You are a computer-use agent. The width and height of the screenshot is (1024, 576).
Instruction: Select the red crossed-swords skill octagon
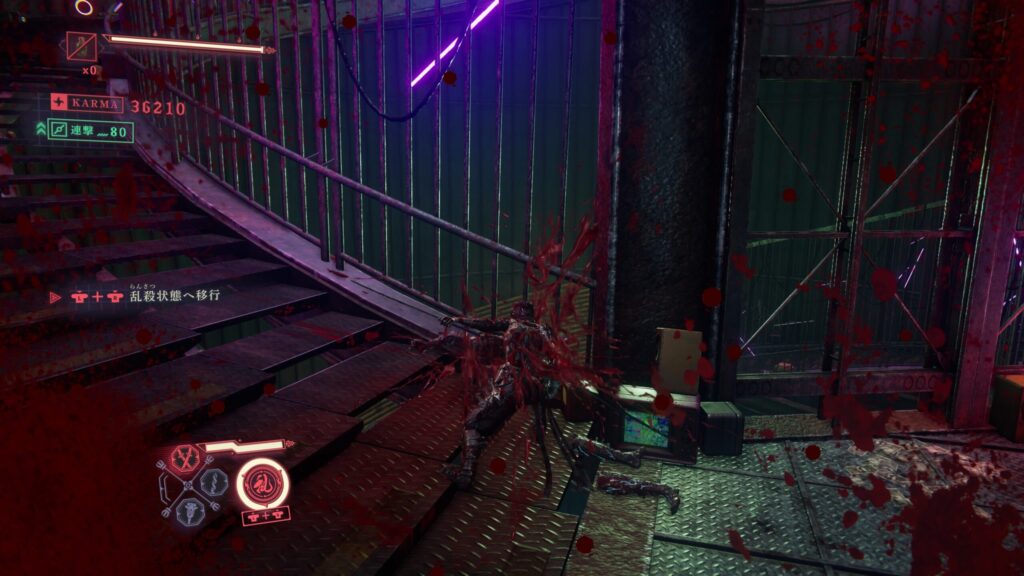tap(183, 459)
